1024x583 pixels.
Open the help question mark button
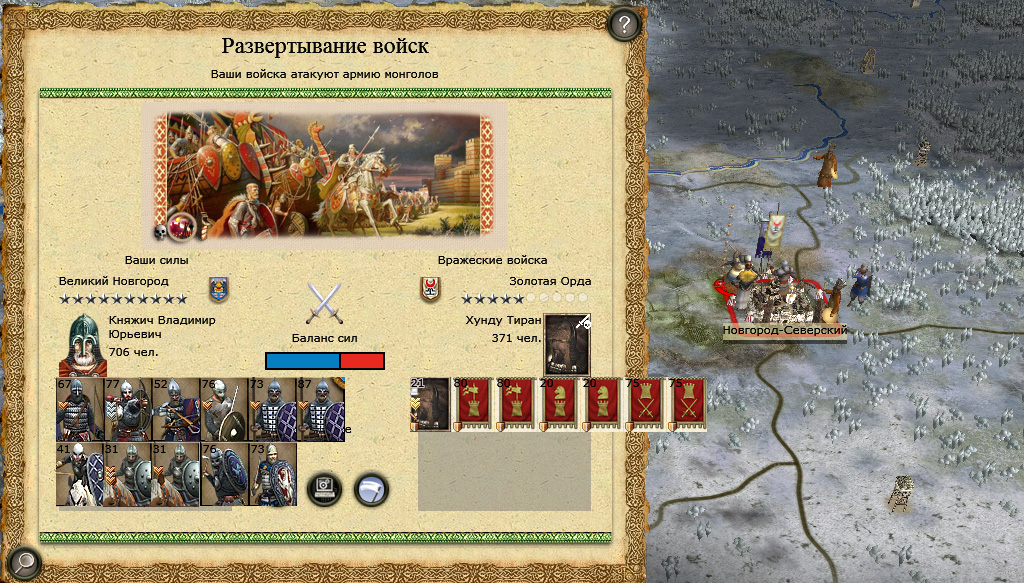(624, 24)
